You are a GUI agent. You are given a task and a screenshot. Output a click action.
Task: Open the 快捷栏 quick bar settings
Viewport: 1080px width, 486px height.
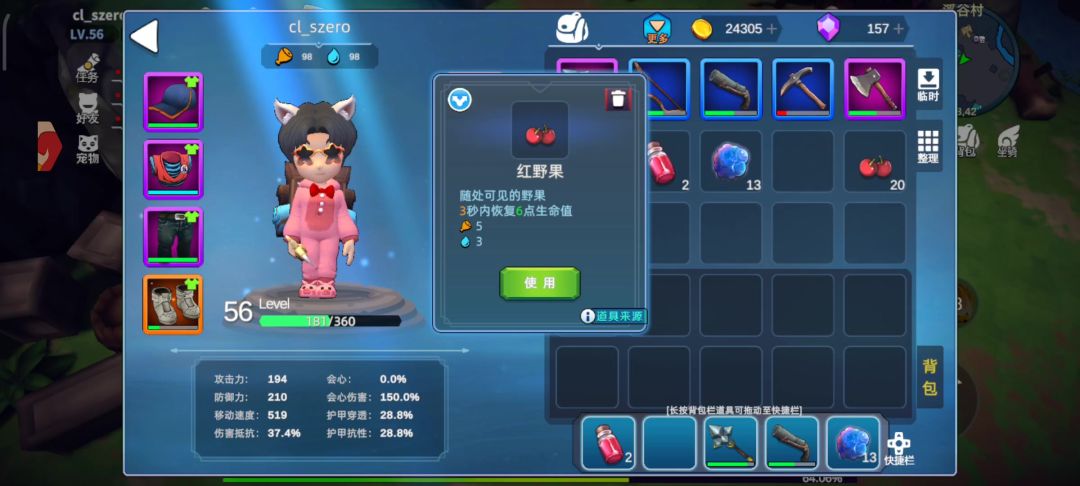point(899,448)
